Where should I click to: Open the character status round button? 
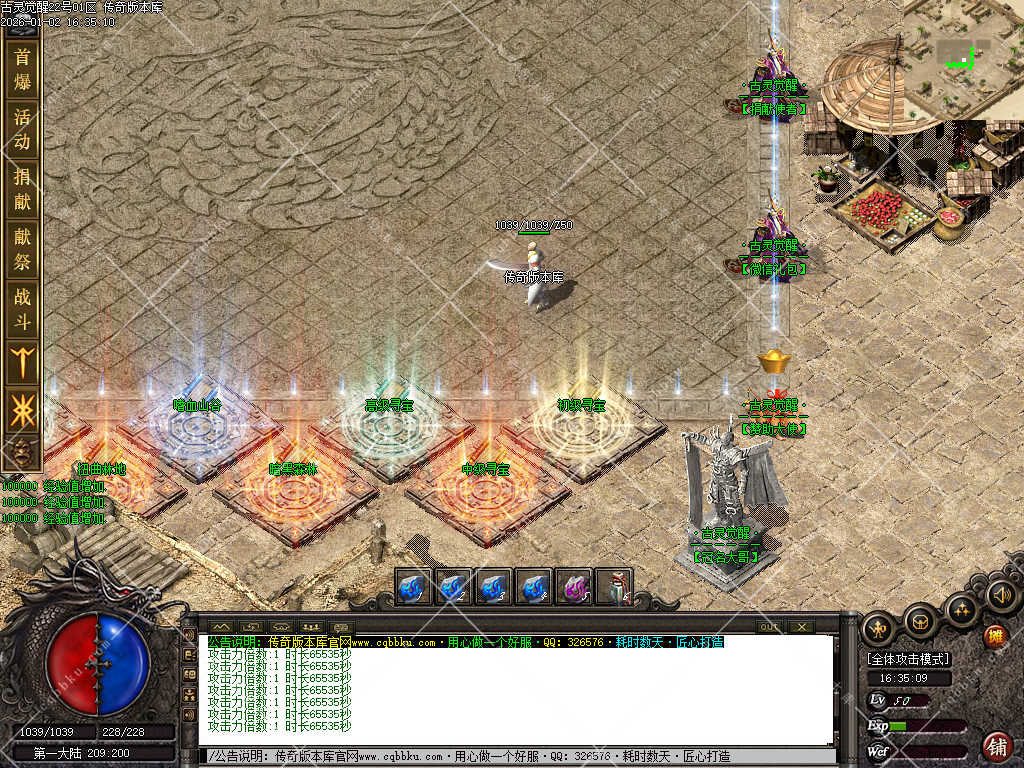pos(880,627)
